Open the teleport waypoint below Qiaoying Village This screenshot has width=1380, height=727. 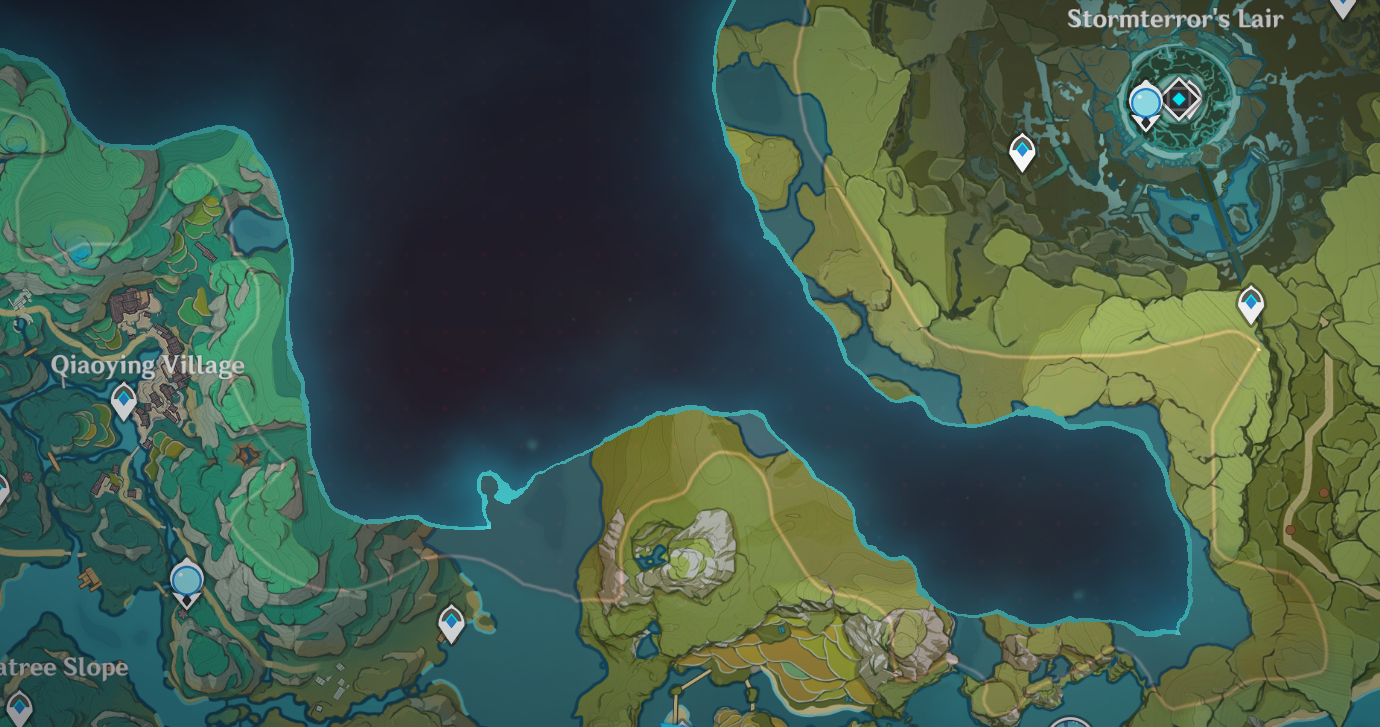[x=122, y=400]
